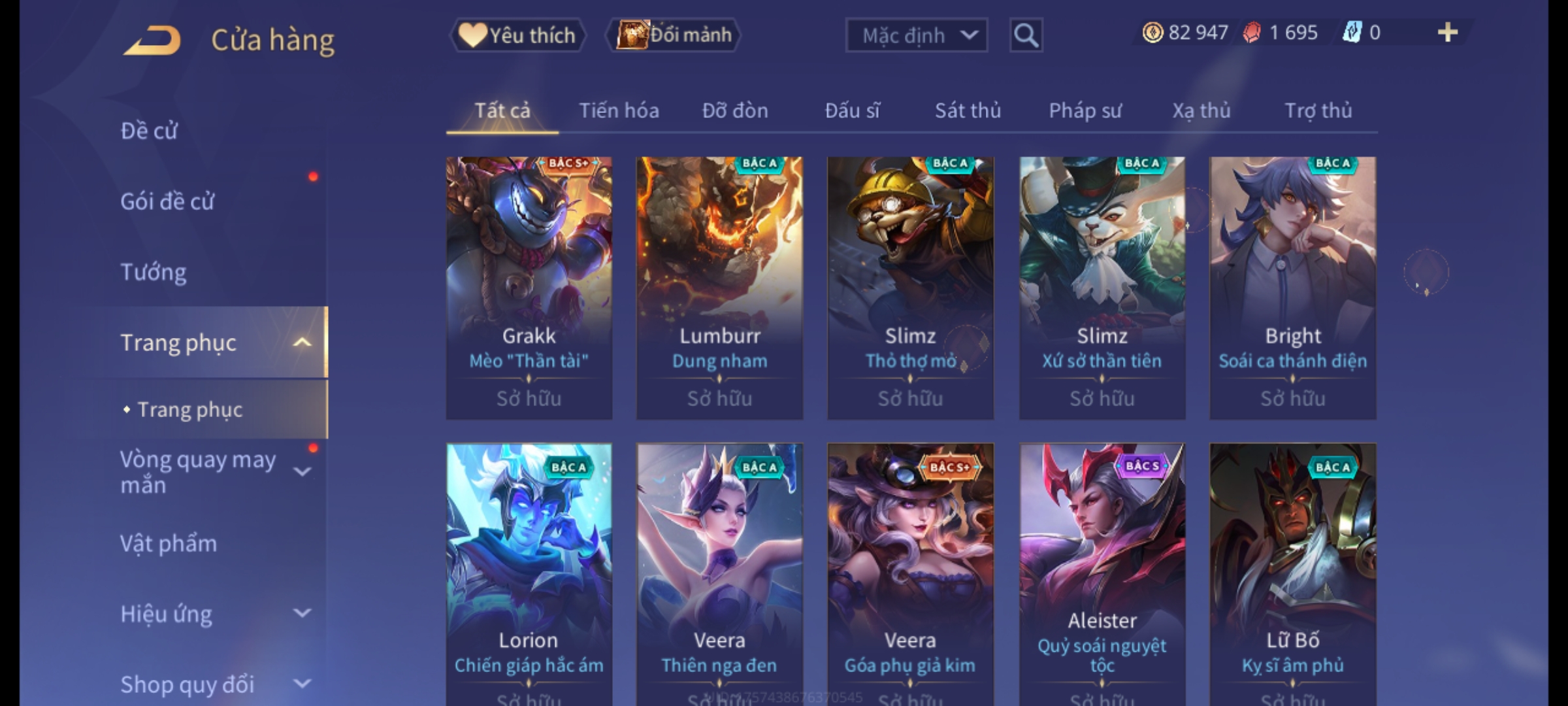Select the Lumburr Dung nham skin card

(x=720, y=288)
